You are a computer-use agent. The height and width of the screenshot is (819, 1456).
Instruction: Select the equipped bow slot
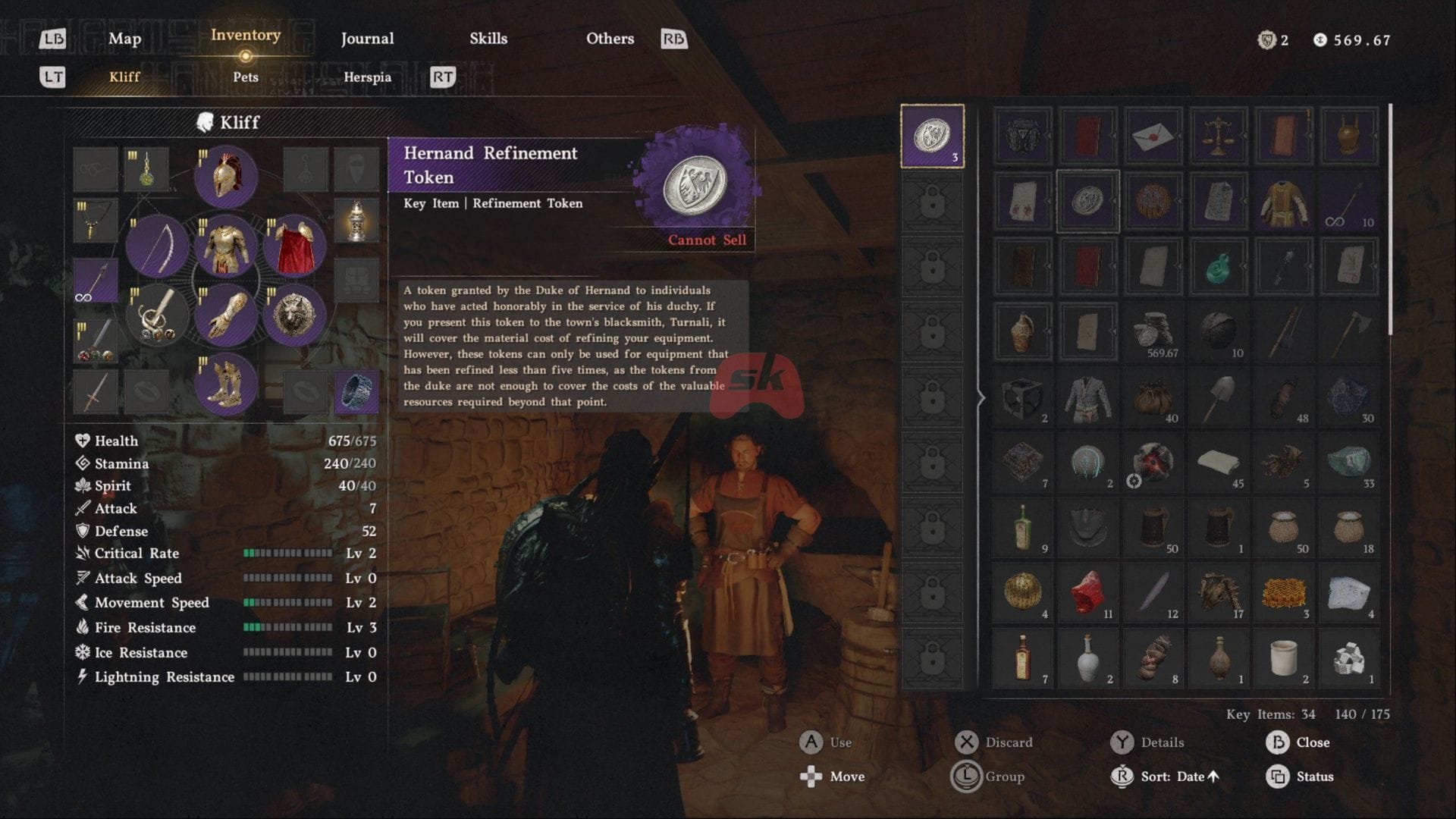pyautogui.click(x=157, y=246)
